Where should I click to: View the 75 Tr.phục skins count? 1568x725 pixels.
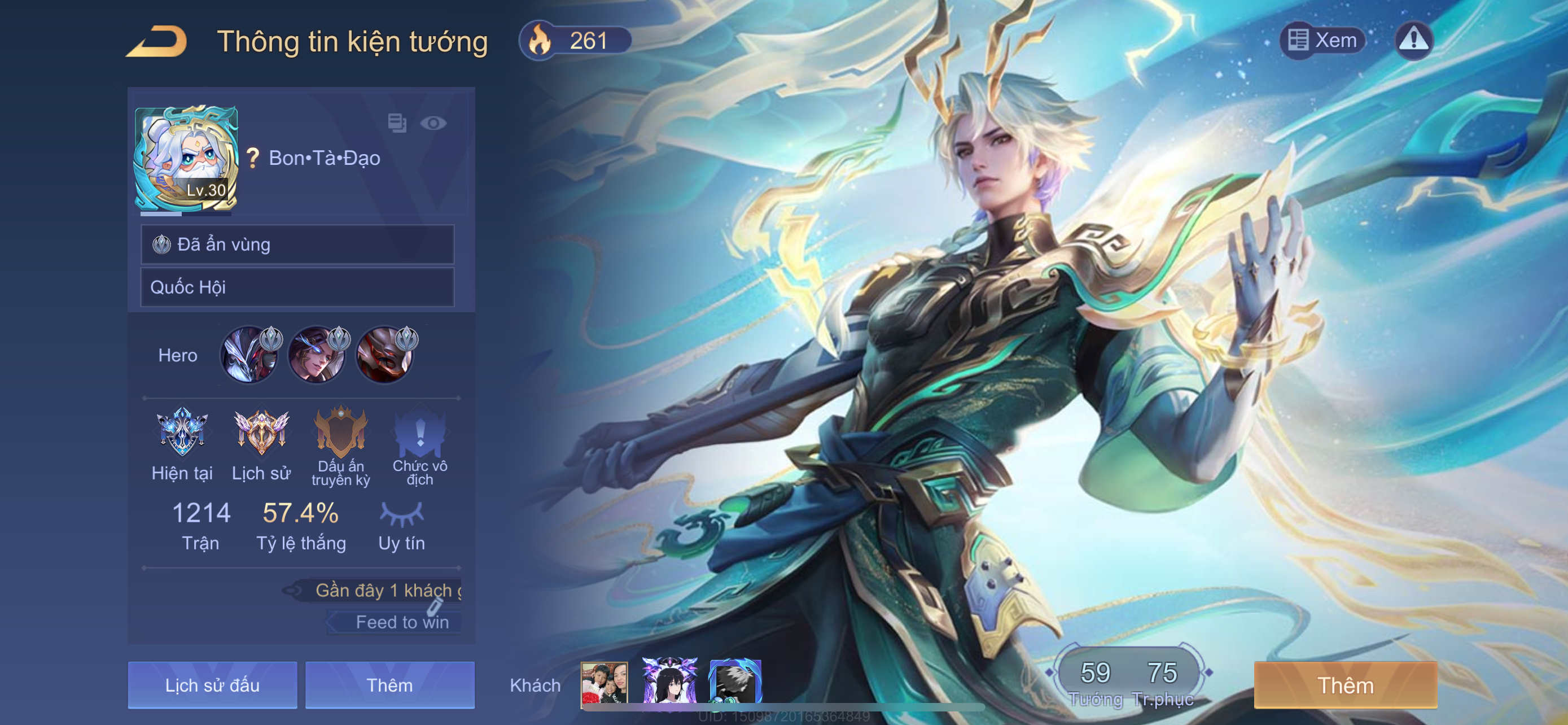click(x=1162, y=680)
